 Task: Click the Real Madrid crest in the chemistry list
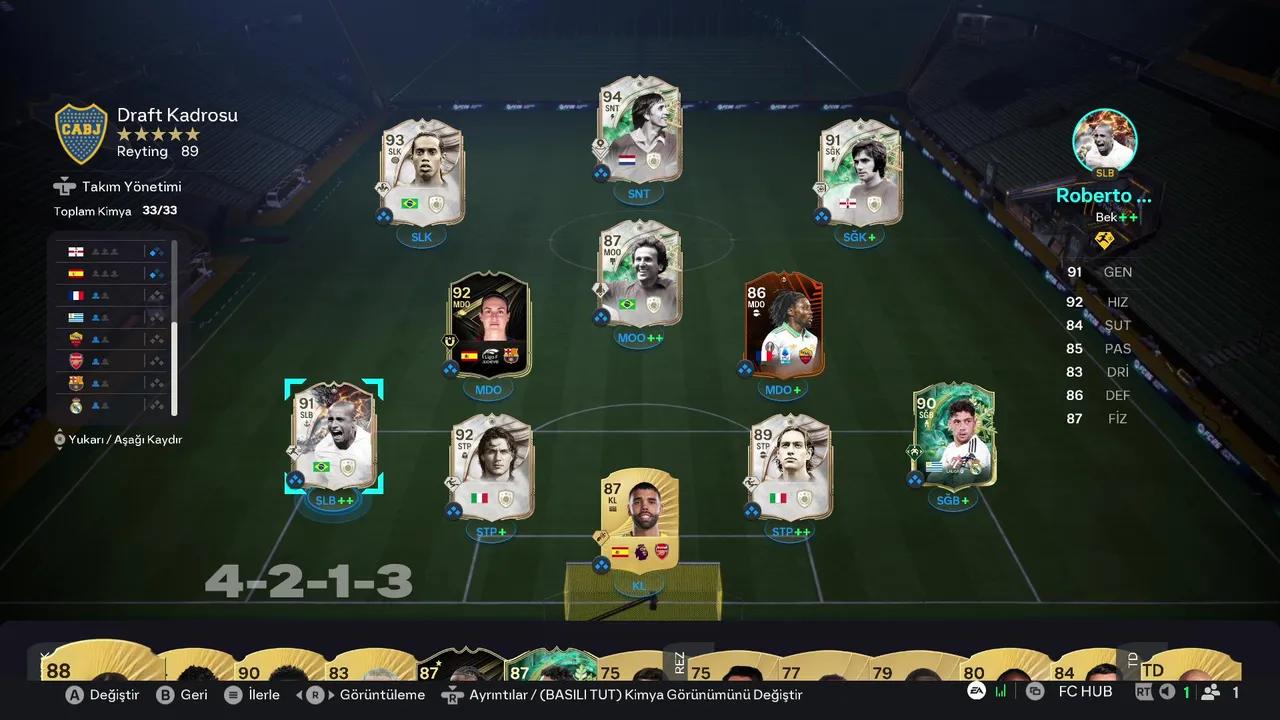[x=76, y=404]
